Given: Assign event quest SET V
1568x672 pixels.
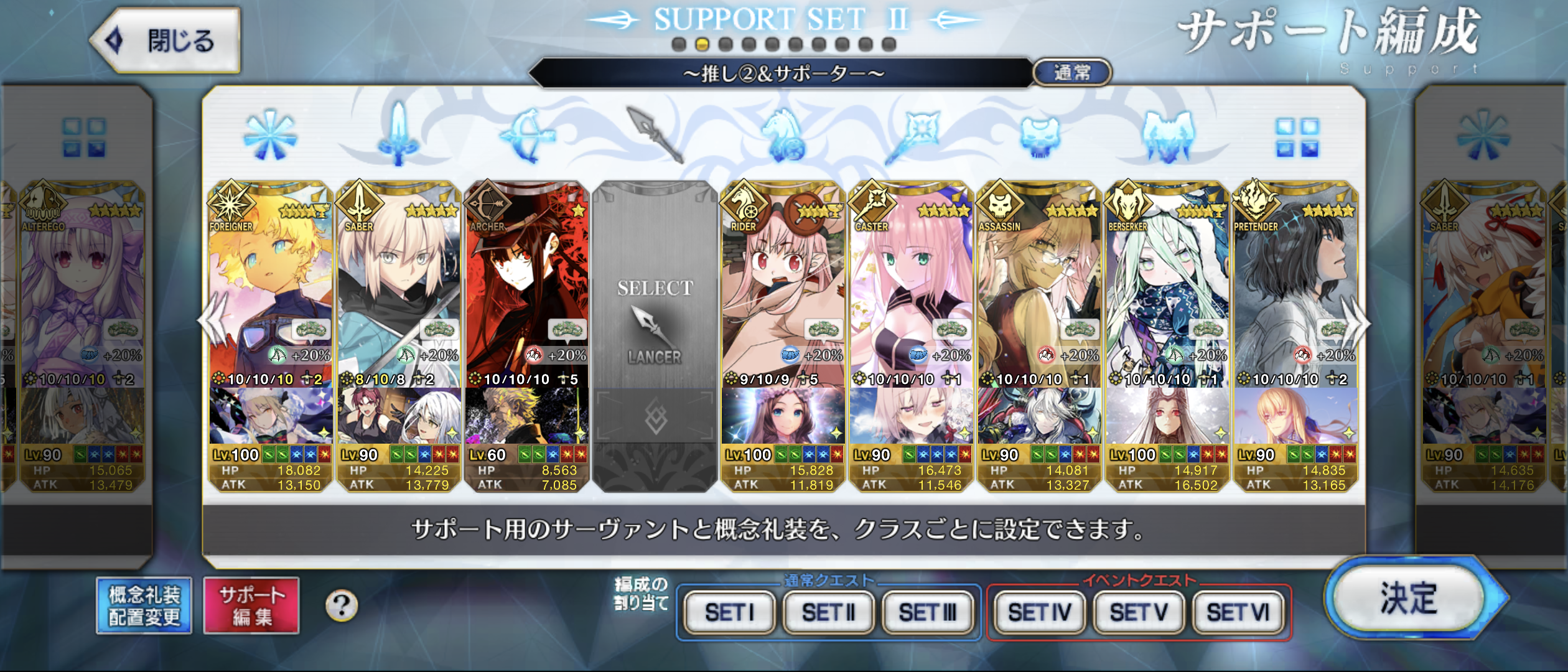Looking at the screenshot, I should coord(1139,613).
